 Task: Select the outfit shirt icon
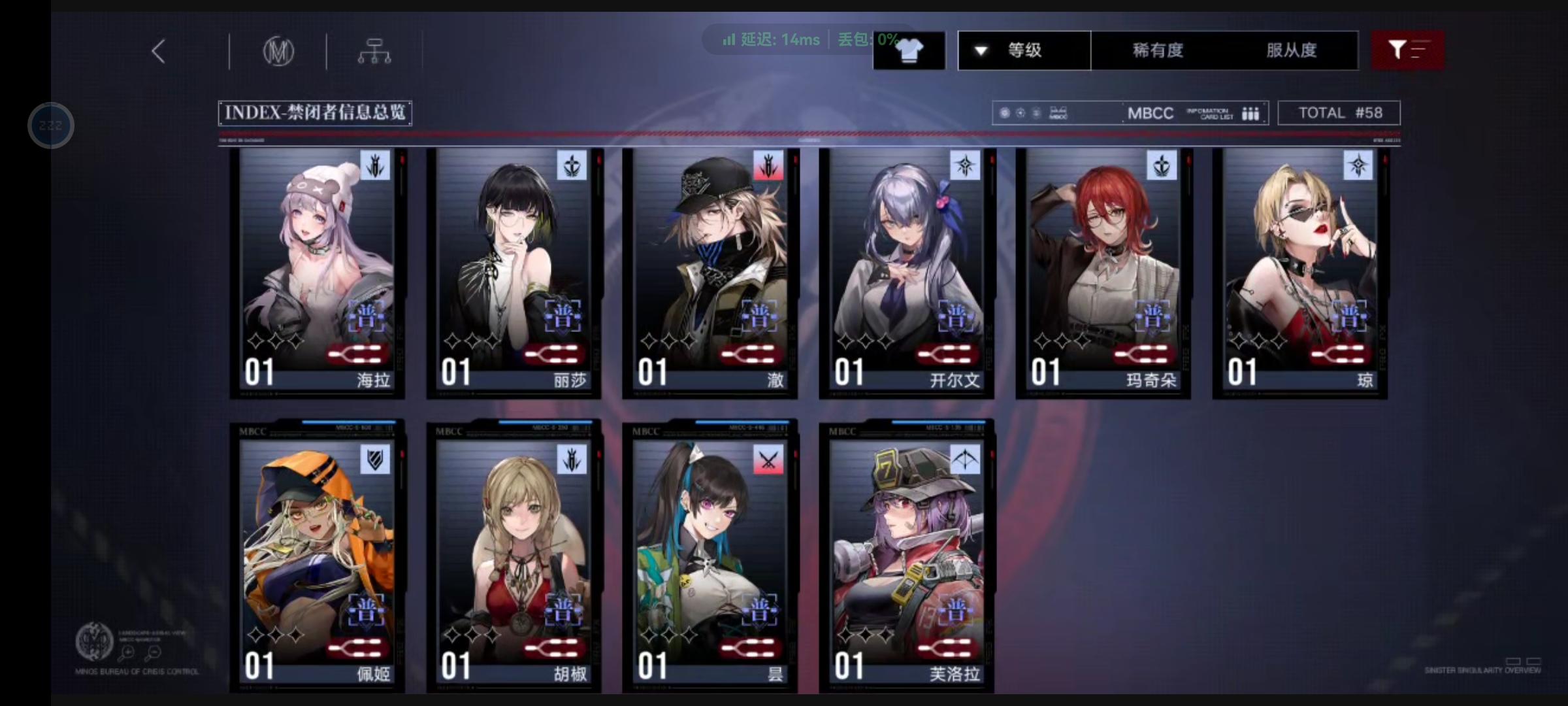pyautogui.click(x=909, y=50)
